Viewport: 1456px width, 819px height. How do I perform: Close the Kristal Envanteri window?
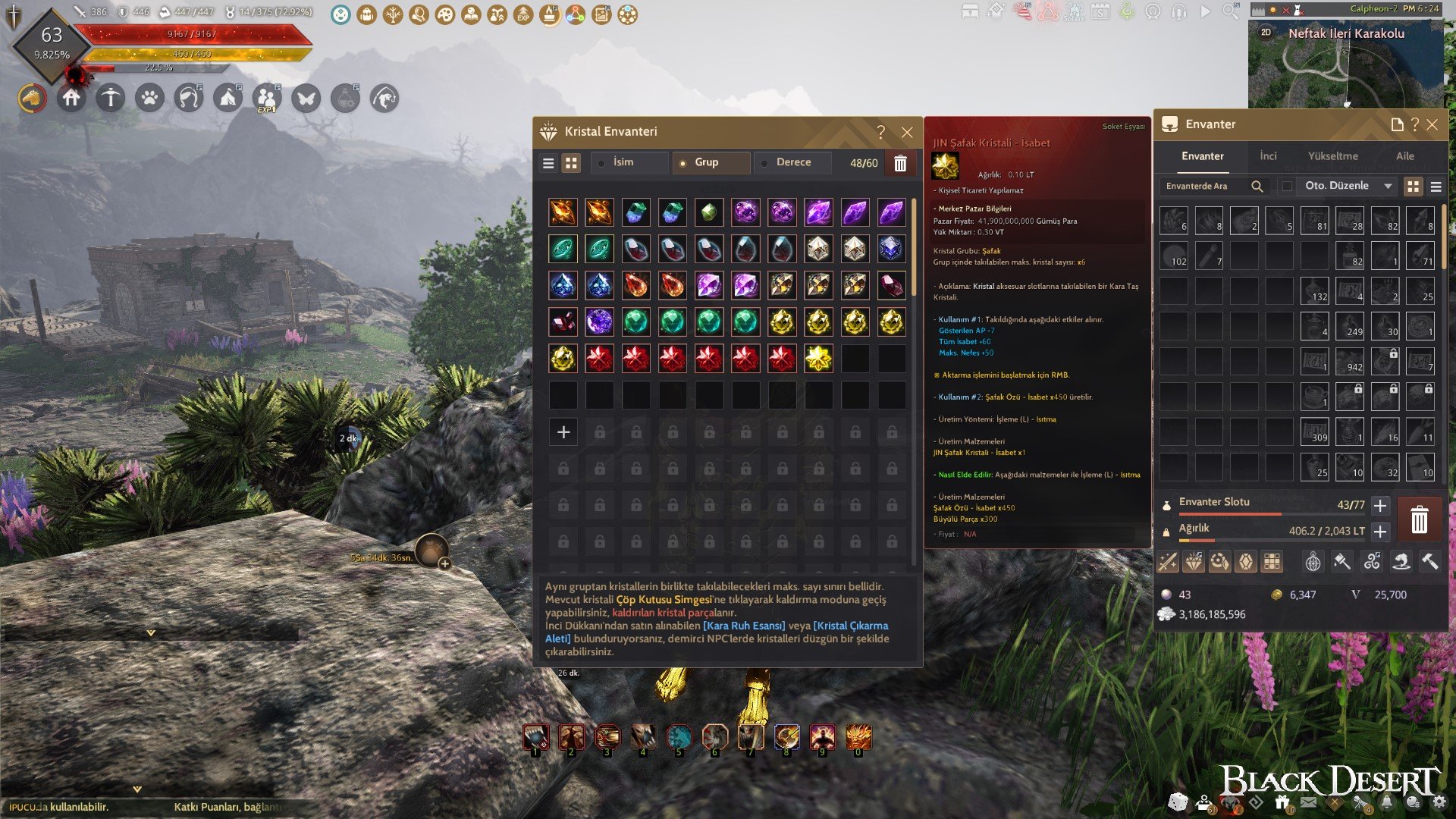click(x=907, y=133)
